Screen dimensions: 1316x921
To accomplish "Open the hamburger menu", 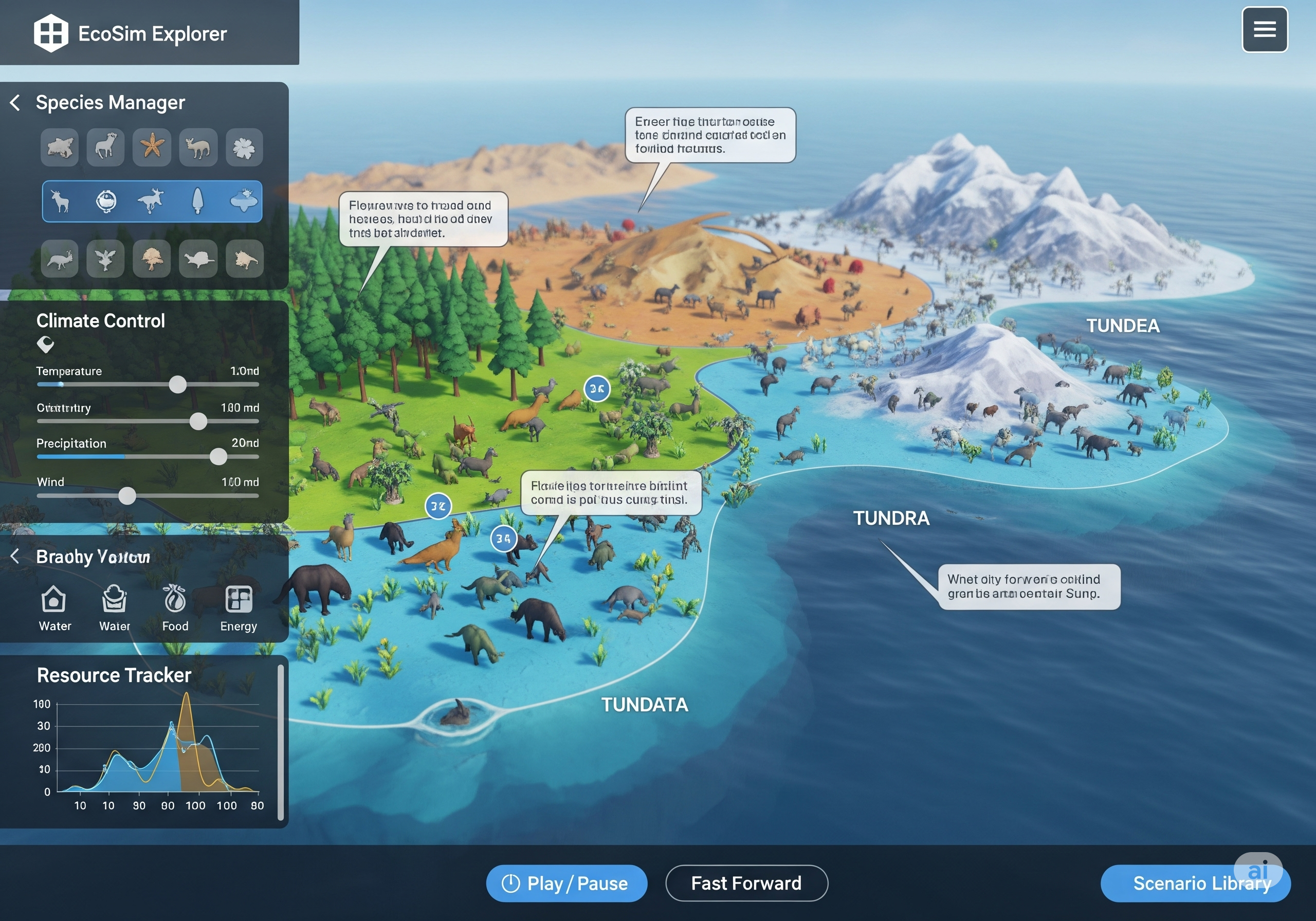I will (1264, 29).
